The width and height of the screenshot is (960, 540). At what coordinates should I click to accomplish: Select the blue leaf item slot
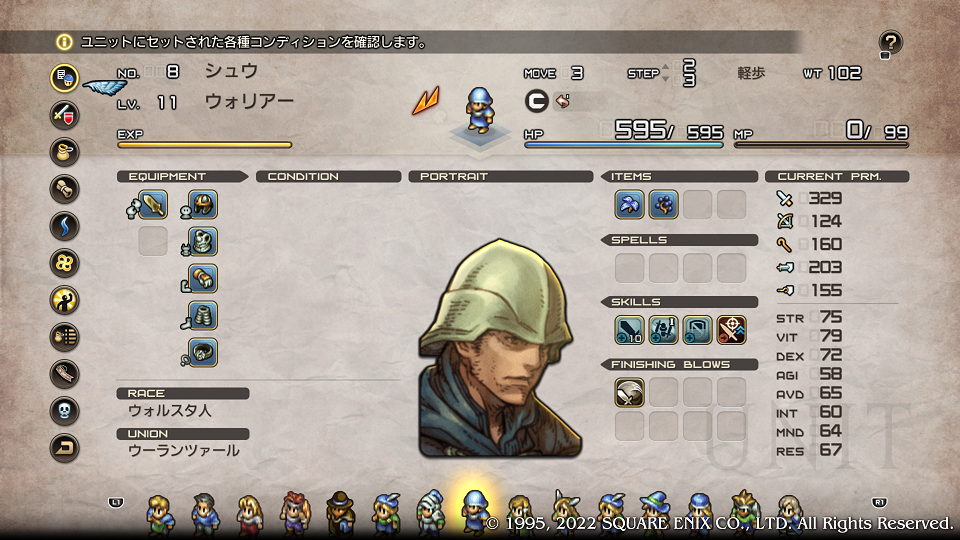(629, 205)
